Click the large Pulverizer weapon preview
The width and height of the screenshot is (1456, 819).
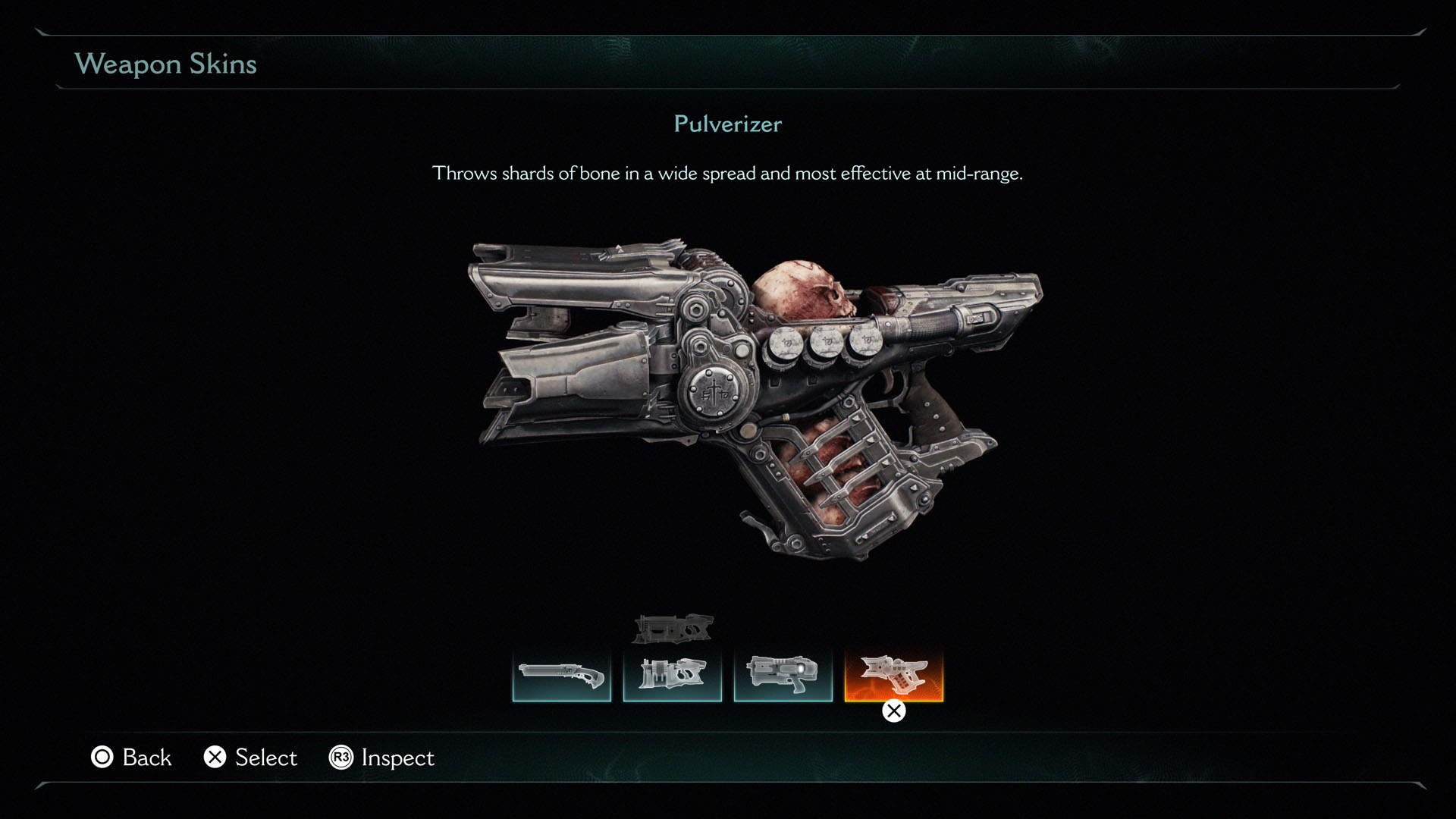[x=758, y=394]
